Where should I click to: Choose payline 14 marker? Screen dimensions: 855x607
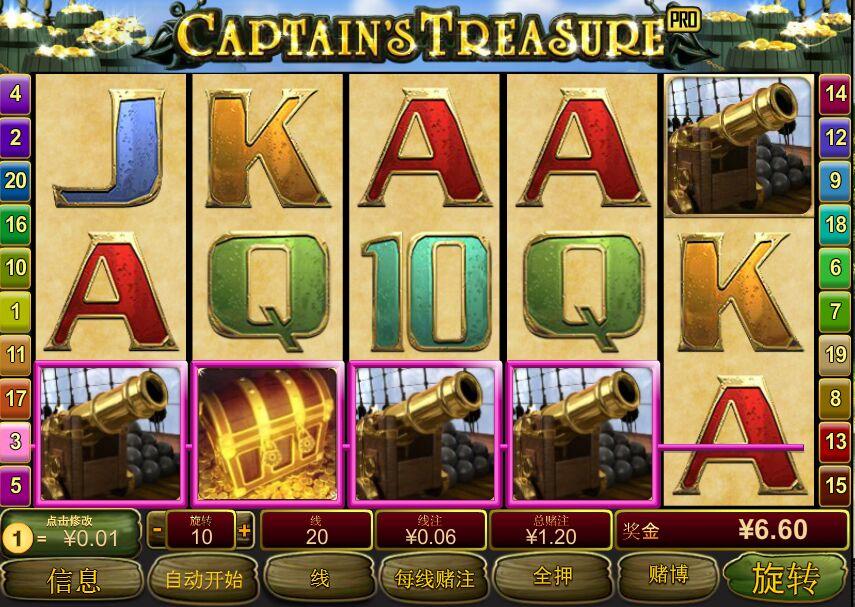coord(836,94)
